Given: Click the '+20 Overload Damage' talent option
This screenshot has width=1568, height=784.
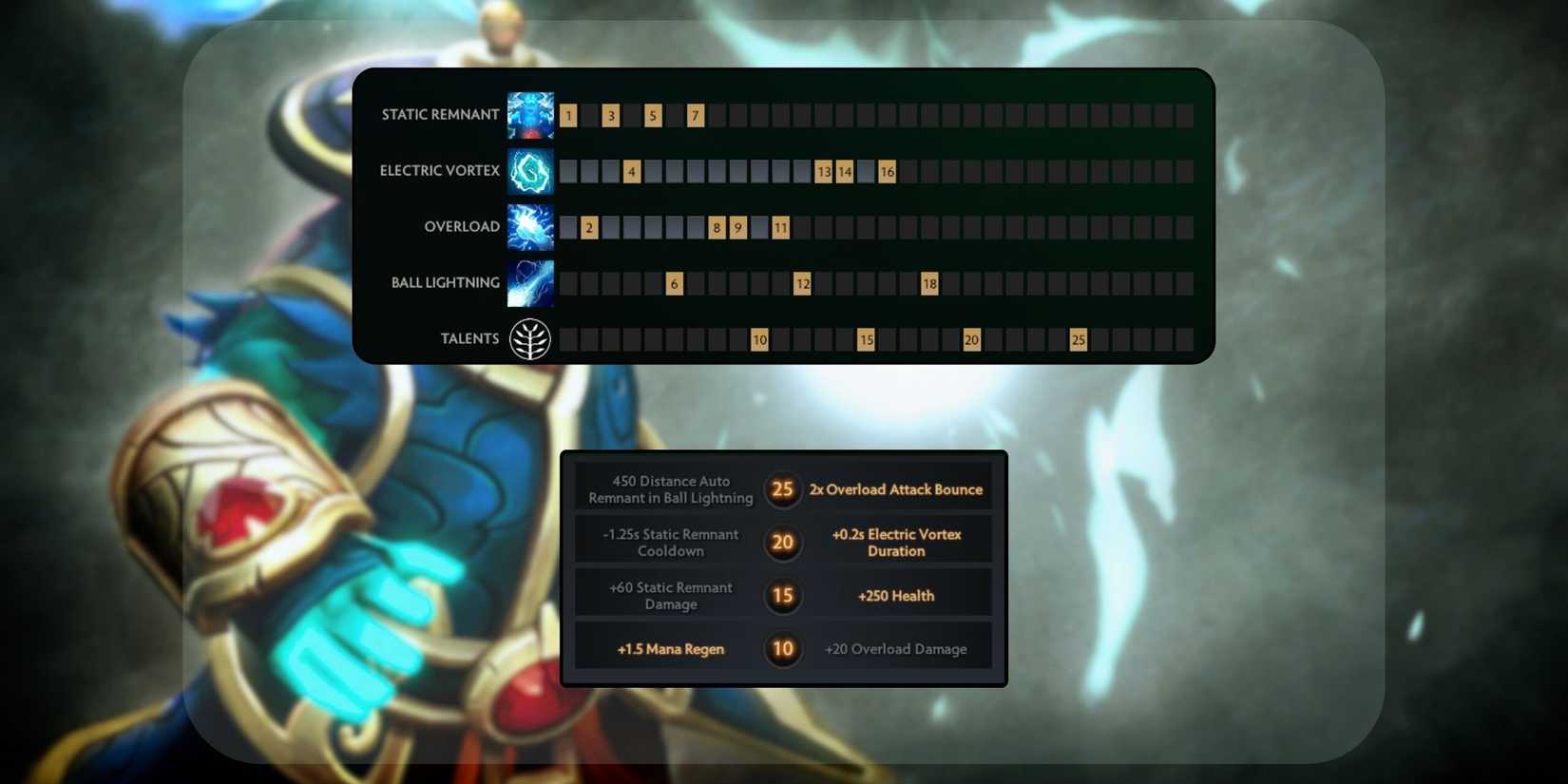Looking at the screenshot, I should coord(895,648).
